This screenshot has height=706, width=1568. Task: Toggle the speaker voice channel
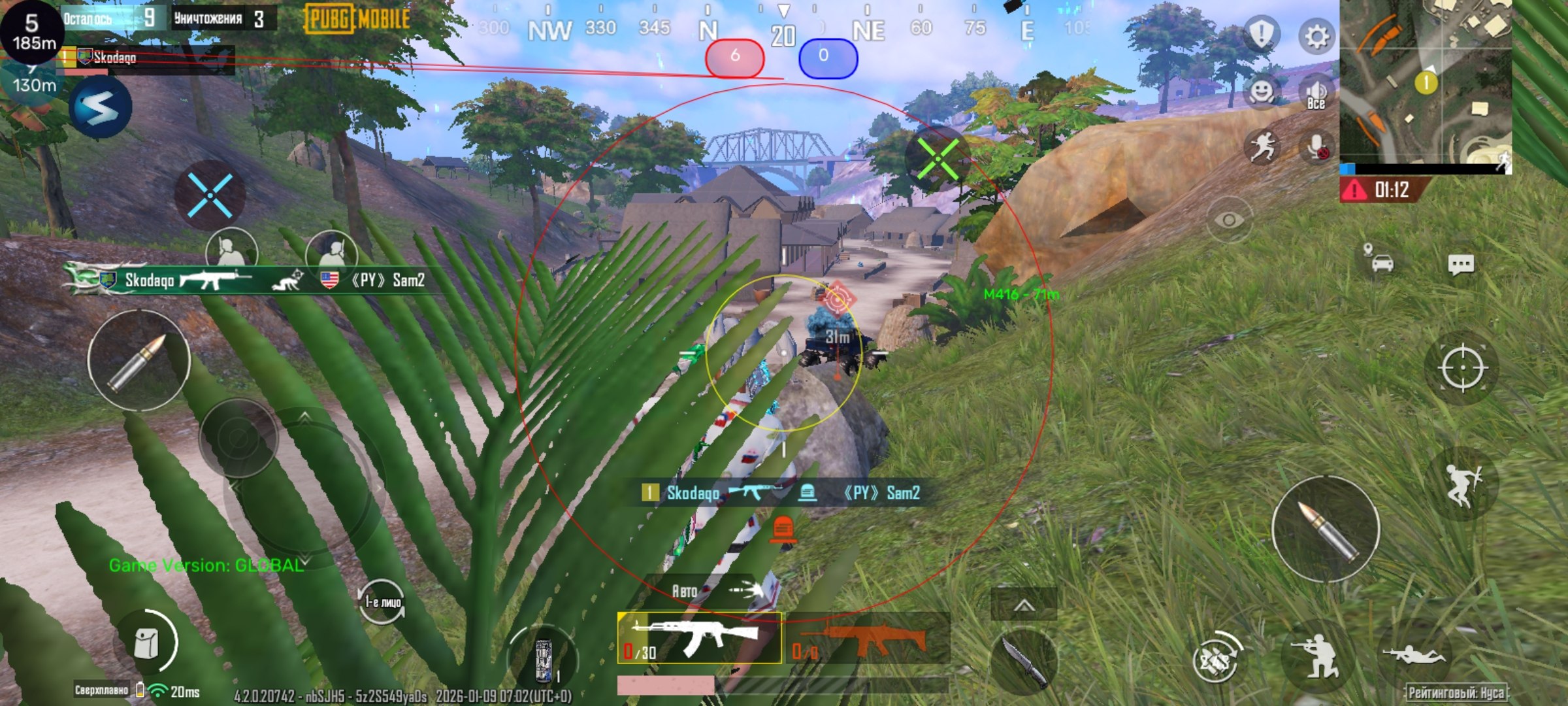tap(1316, 93)
